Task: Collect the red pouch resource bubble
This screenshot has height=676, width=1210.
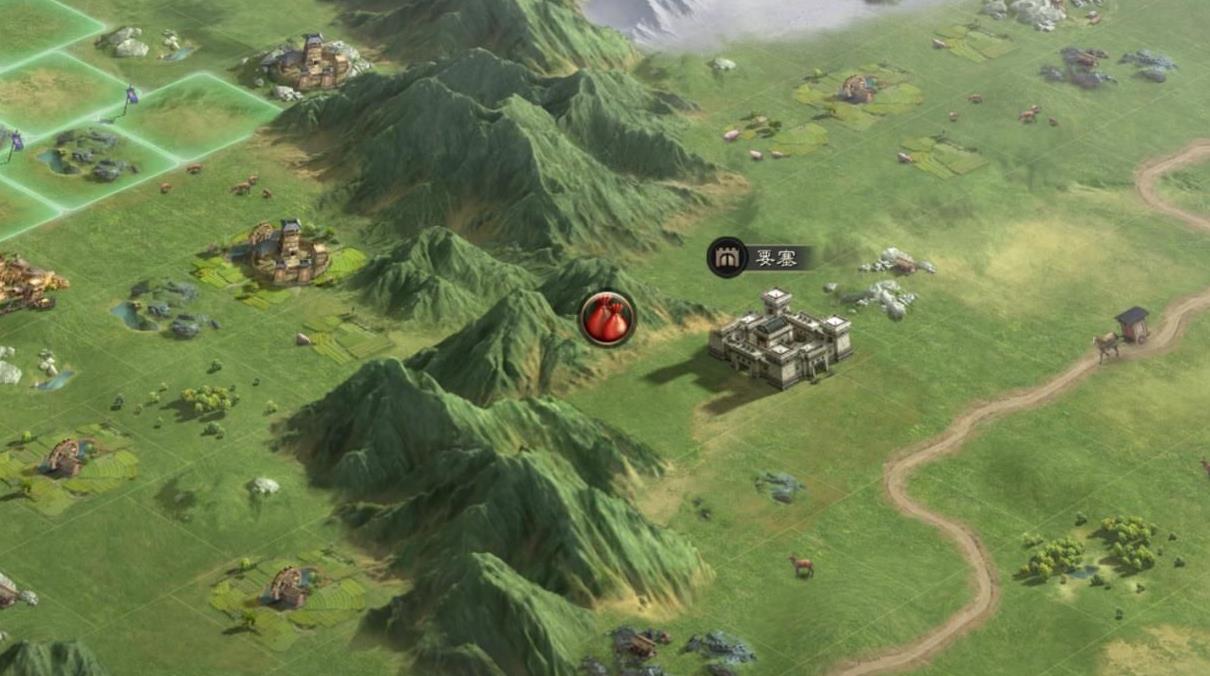Action: (607, 319)
